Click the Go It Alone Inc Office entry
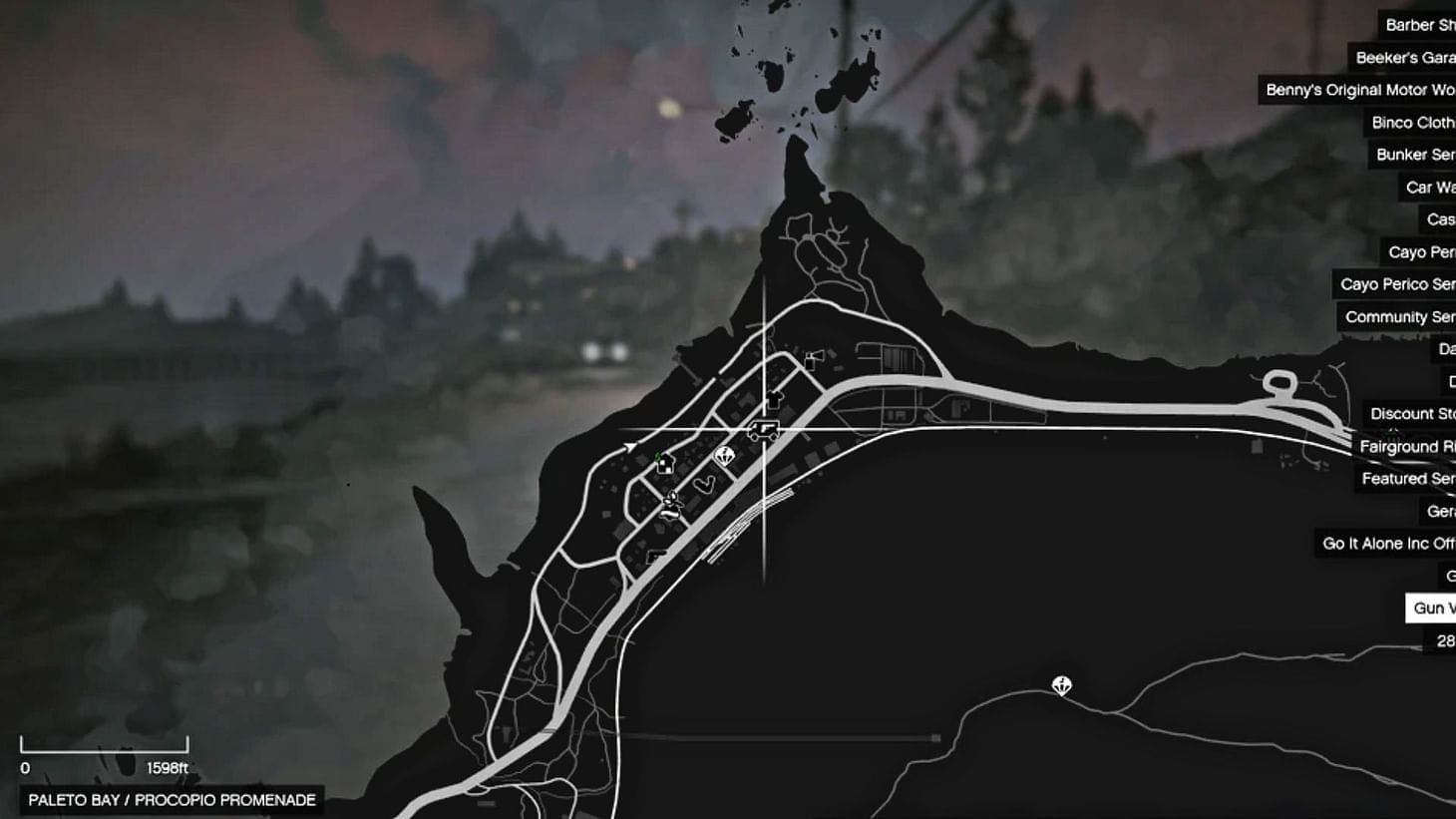 click(1385, 543)
